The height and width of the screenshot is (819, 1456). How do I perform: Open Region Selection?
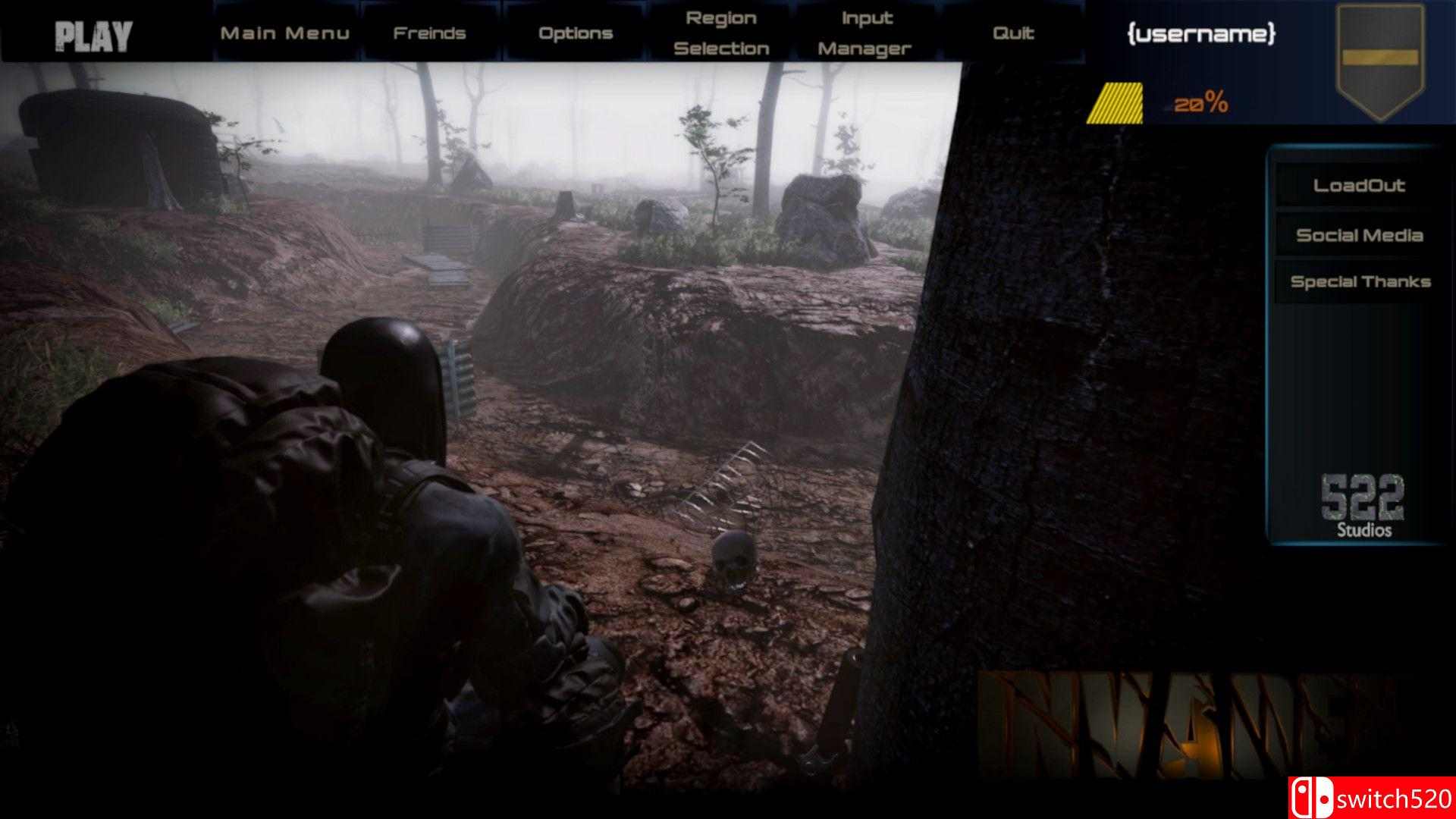721,33
